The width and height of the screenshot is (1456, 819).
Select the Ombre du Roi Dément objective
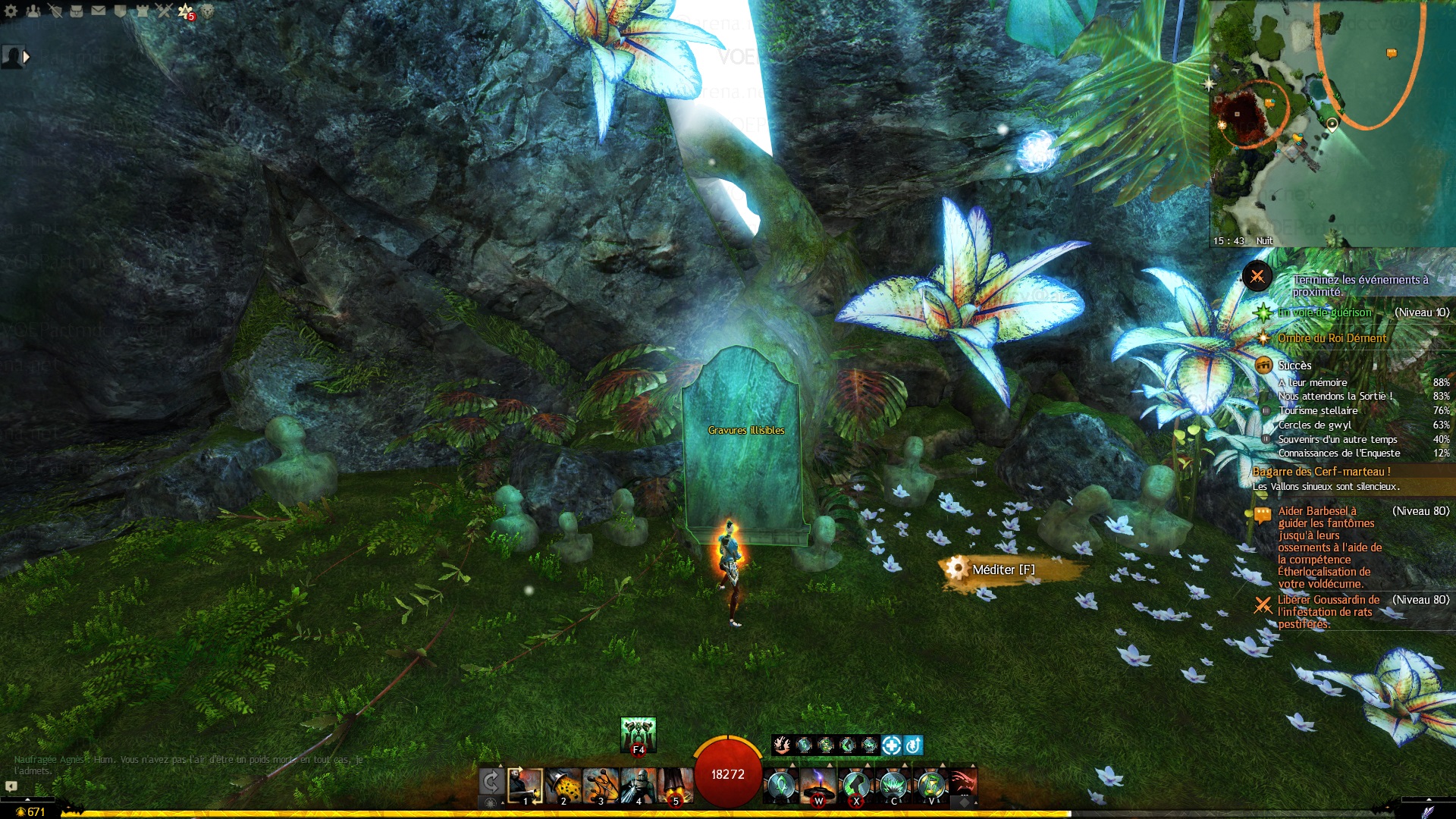coord(1332,338)
